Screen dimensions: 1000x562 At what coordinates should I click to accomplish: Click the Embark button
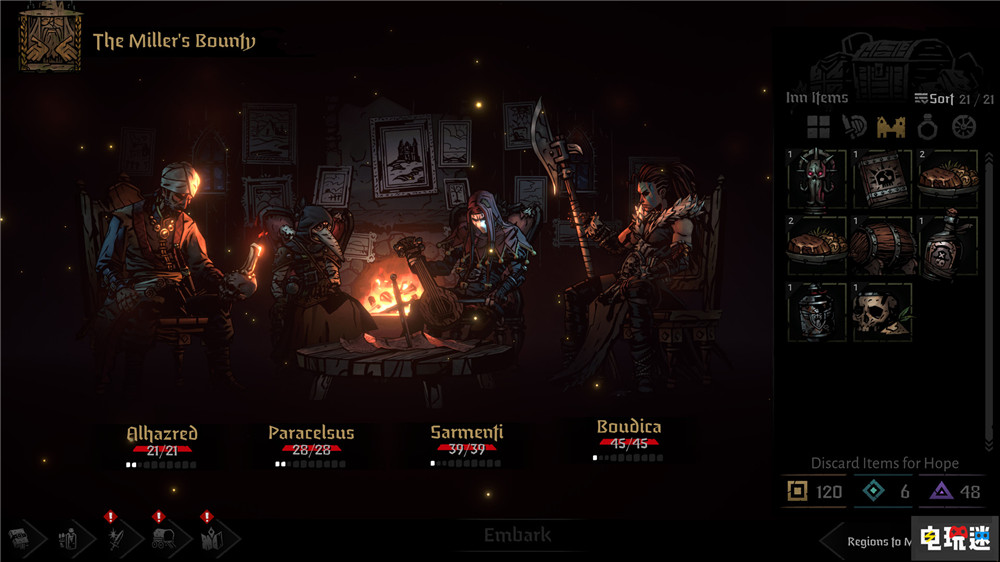[517, 535]
